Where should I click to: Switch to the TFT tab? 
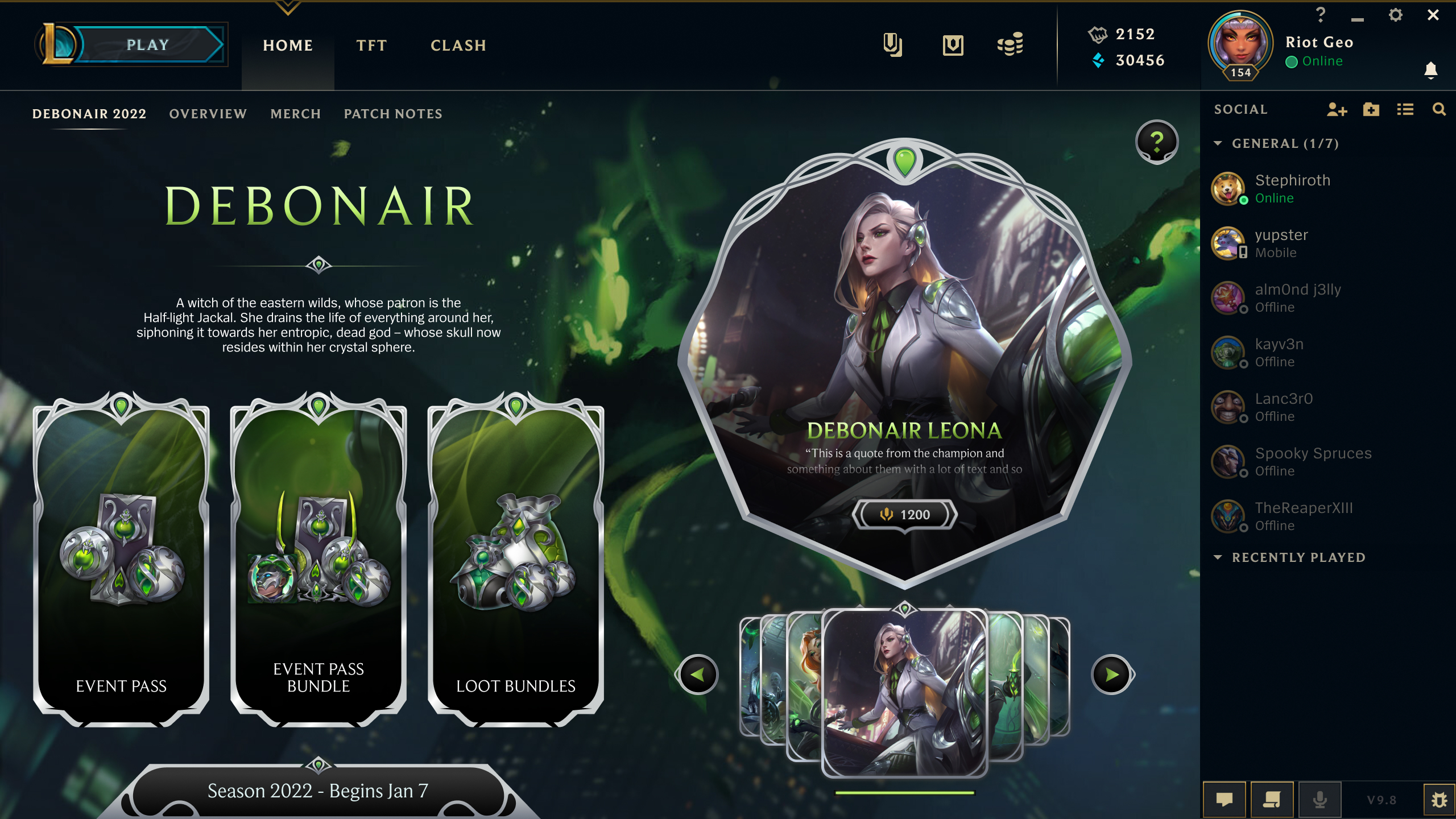371,45
